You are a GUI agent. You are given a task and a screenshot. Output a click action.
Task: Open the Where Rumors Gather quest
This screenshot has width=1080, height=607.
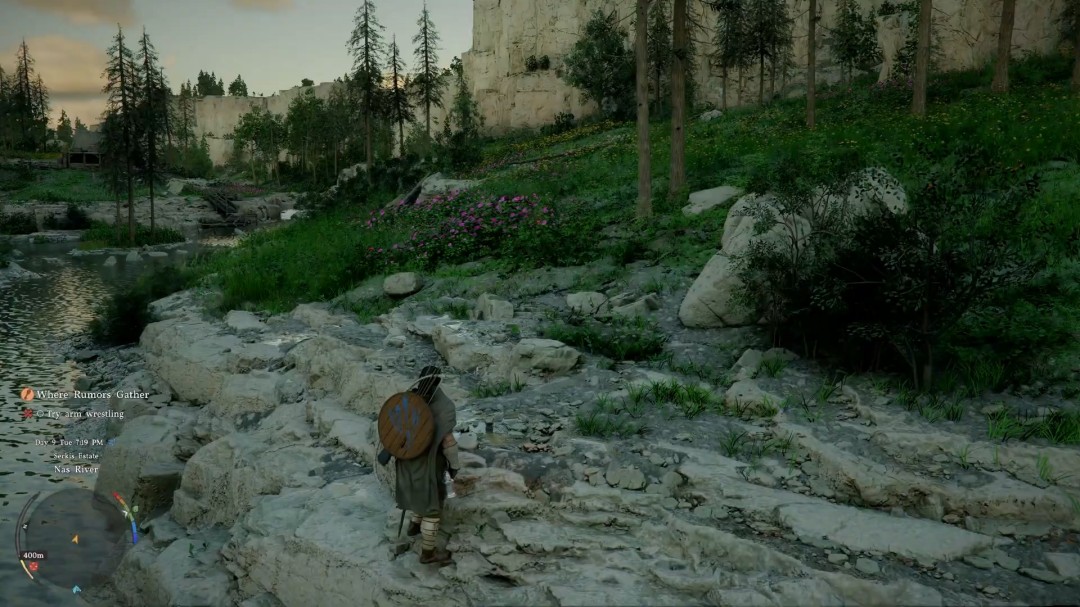click(x=92, y=395)
